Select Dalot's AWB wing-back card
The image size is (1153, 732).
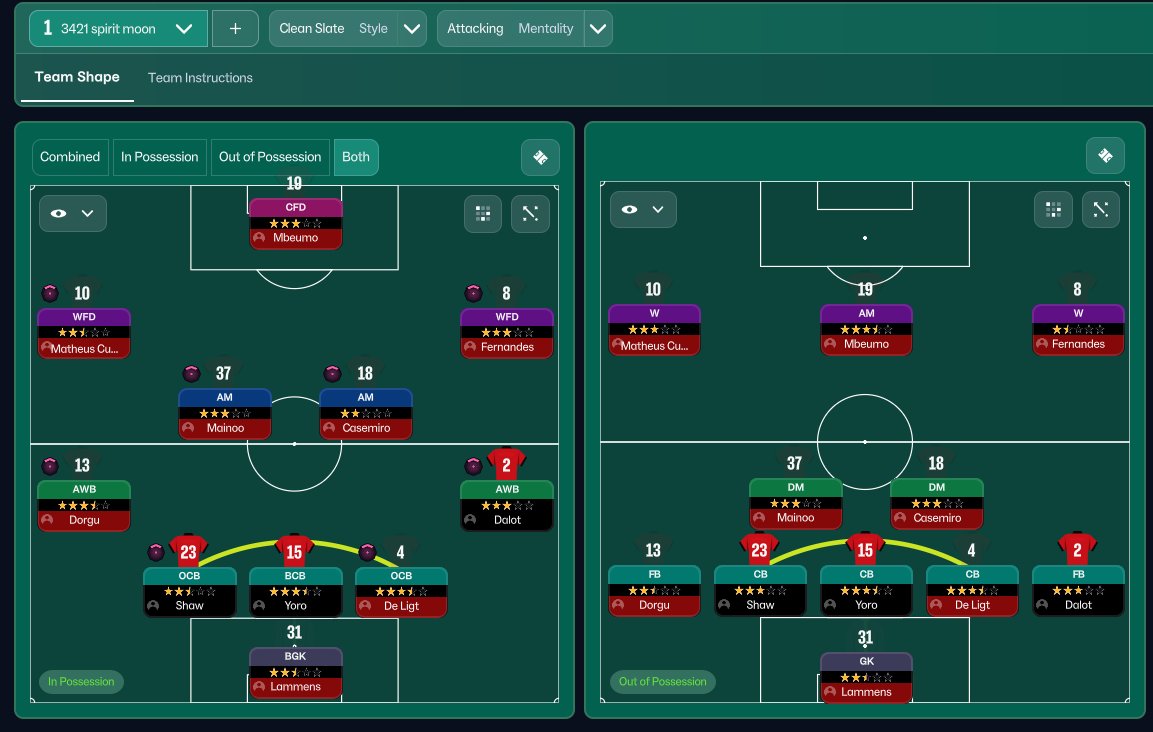coord(507,505)
